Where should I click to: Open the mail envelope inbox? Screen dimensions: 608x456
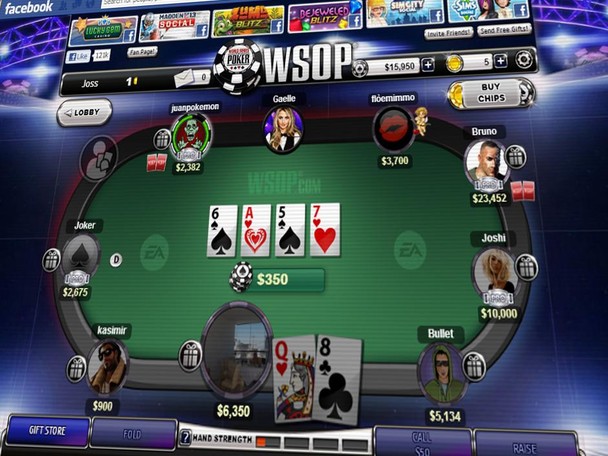click(x=186, y=78)
